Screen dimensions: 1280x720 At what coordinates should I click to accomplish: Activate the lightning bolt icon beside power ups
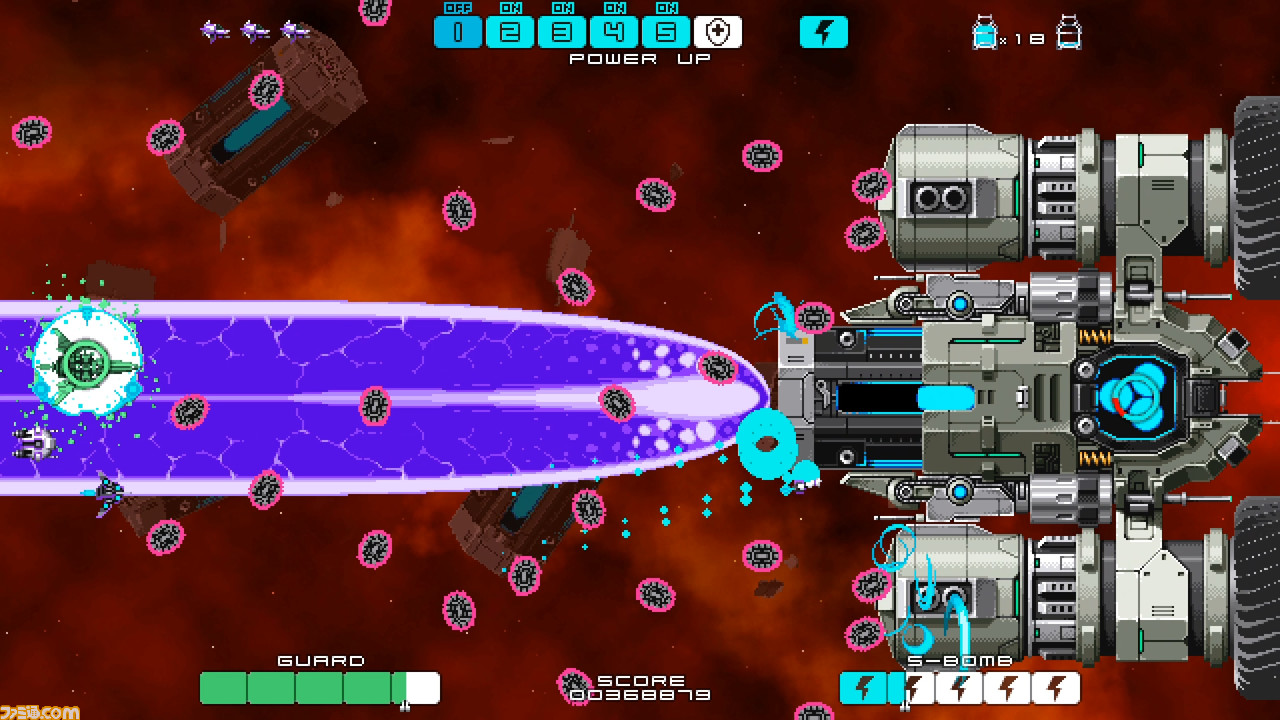(x=823, y=32)
